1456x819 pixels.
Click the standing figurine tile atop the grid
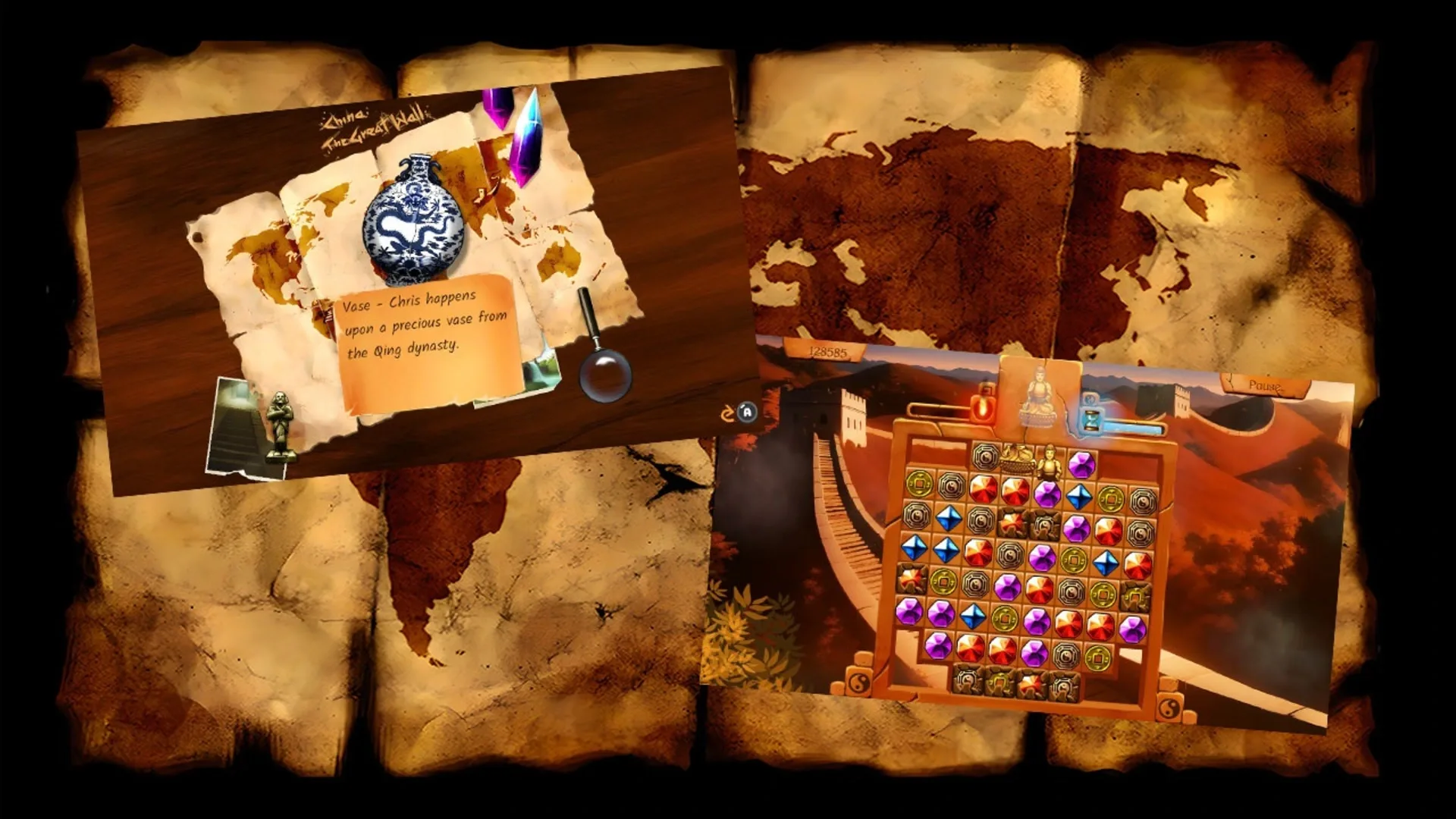pos(1052,463)
